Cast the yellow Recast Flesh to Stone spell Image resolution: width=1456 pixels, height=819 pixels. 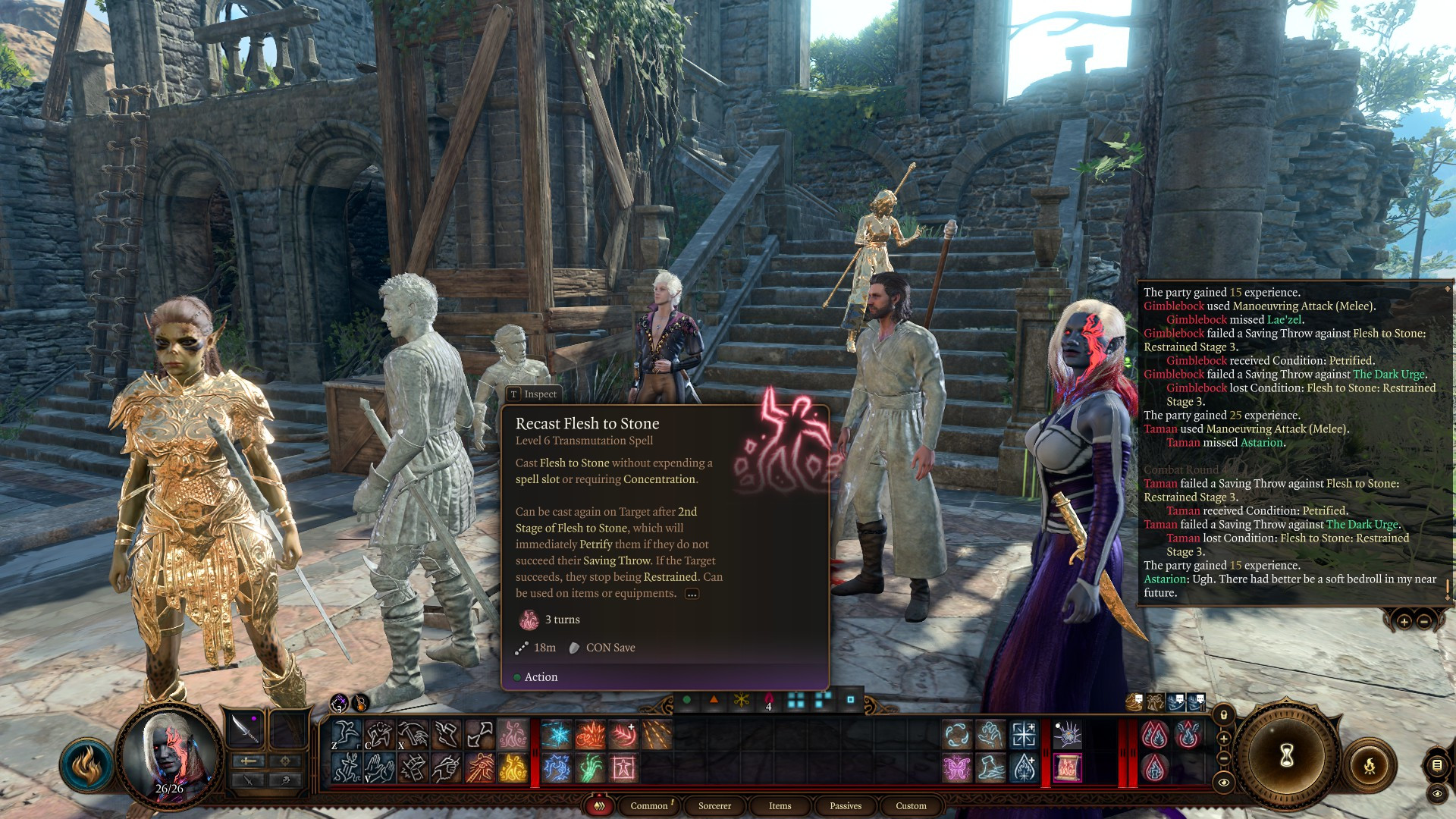[513, 768]
